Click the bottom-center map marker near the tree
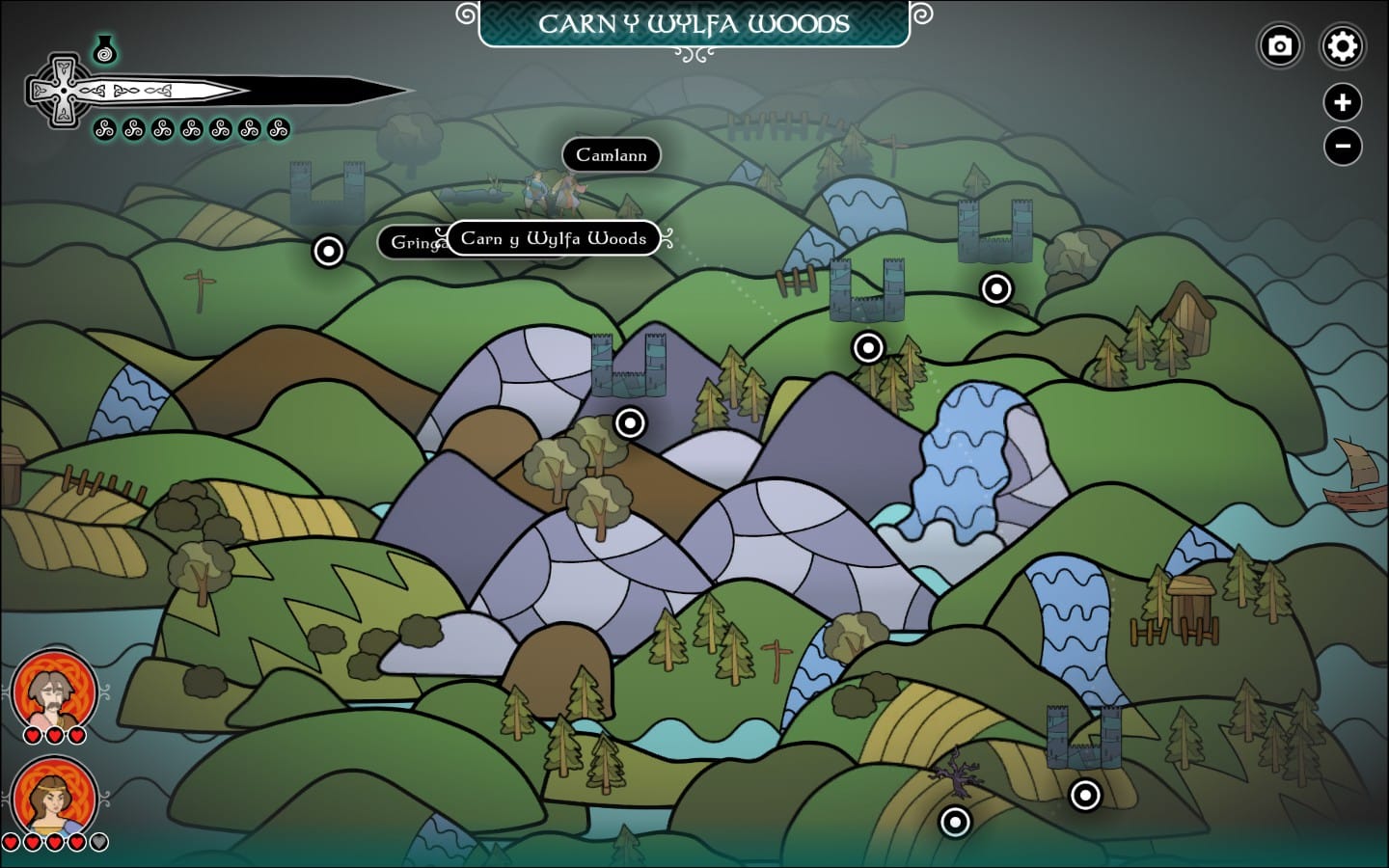 (956, 824)
